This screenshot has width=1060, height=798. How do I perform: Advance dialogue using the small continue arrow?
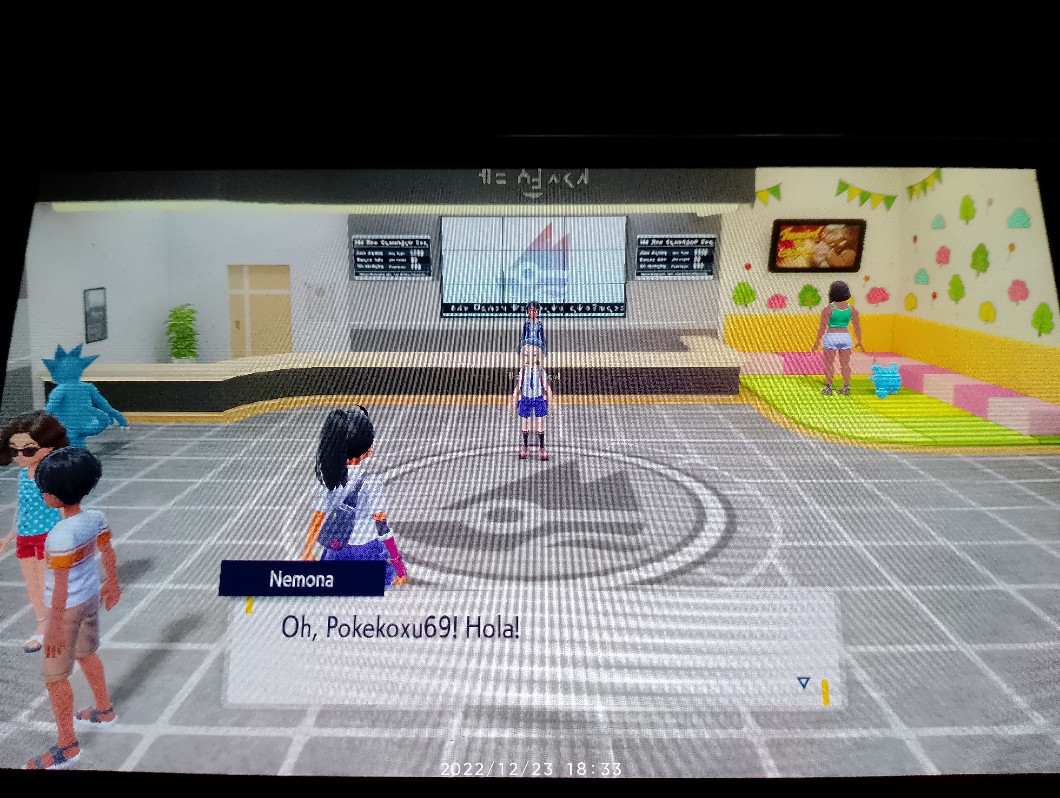click(x=803, y=683)
